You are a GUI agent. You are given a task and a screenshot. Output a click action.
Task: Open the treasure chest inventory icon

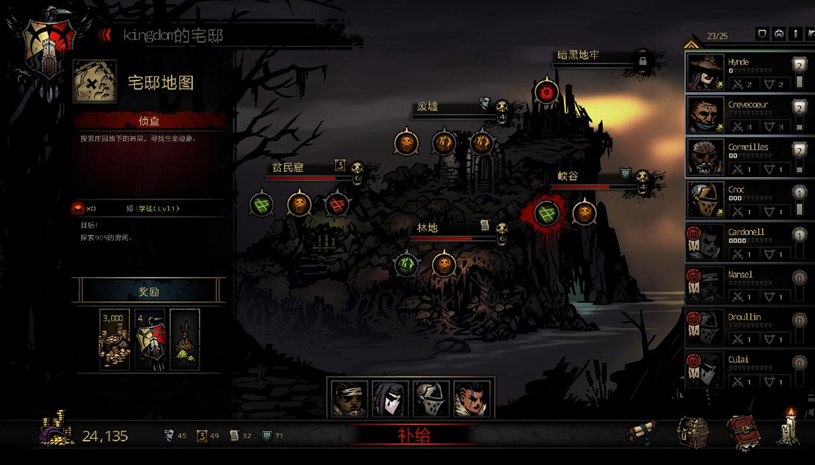pos(693,432)
